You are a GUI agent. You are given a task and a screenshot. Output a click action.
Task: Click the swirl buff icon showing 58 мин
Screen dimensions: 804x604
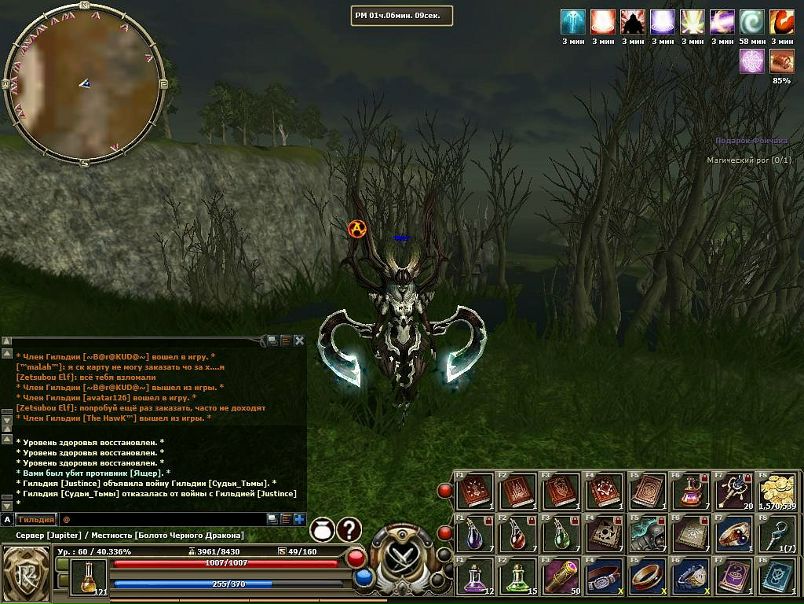752,22
